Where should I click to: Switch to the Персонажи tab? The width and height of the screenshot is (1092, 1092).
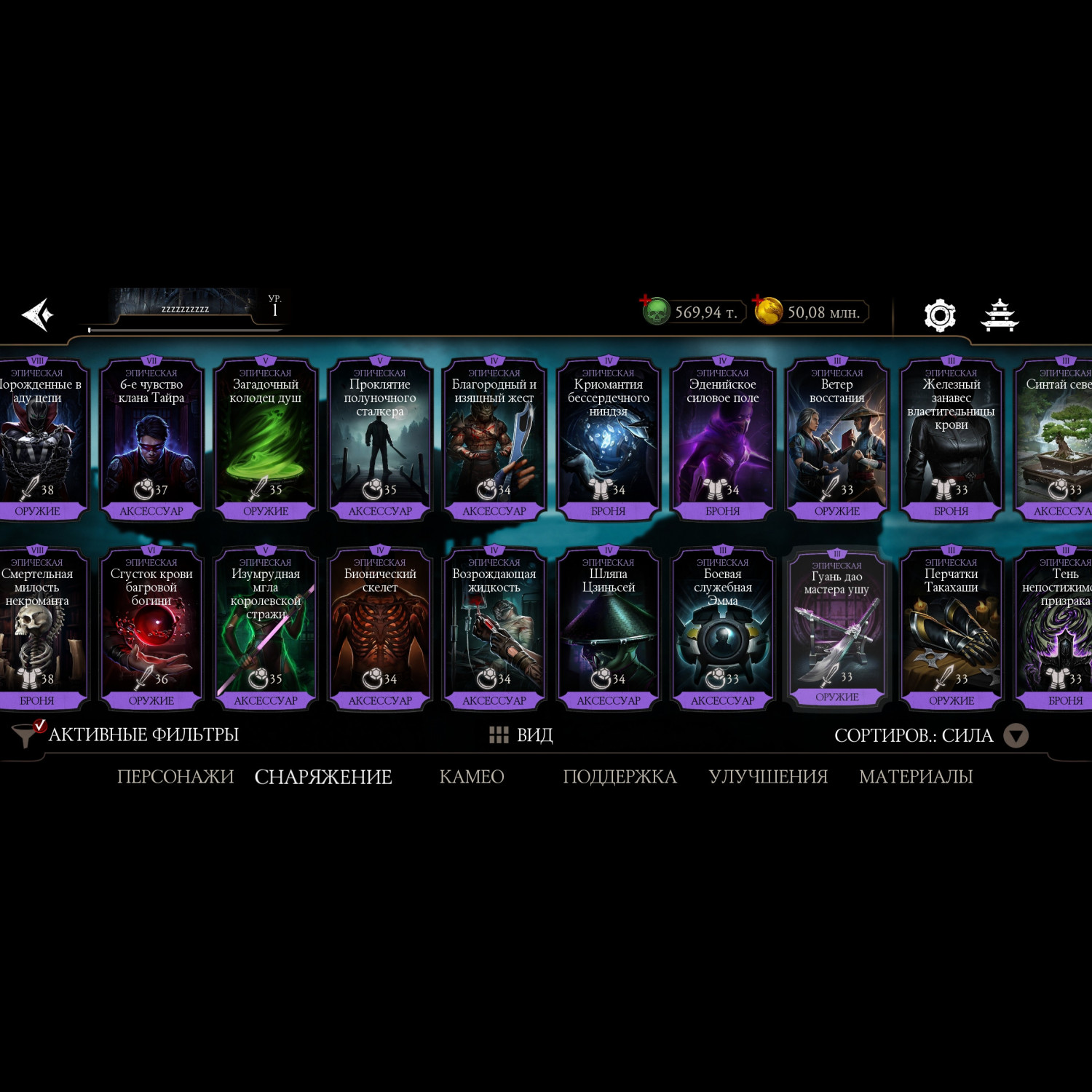[x=175, y=777]
